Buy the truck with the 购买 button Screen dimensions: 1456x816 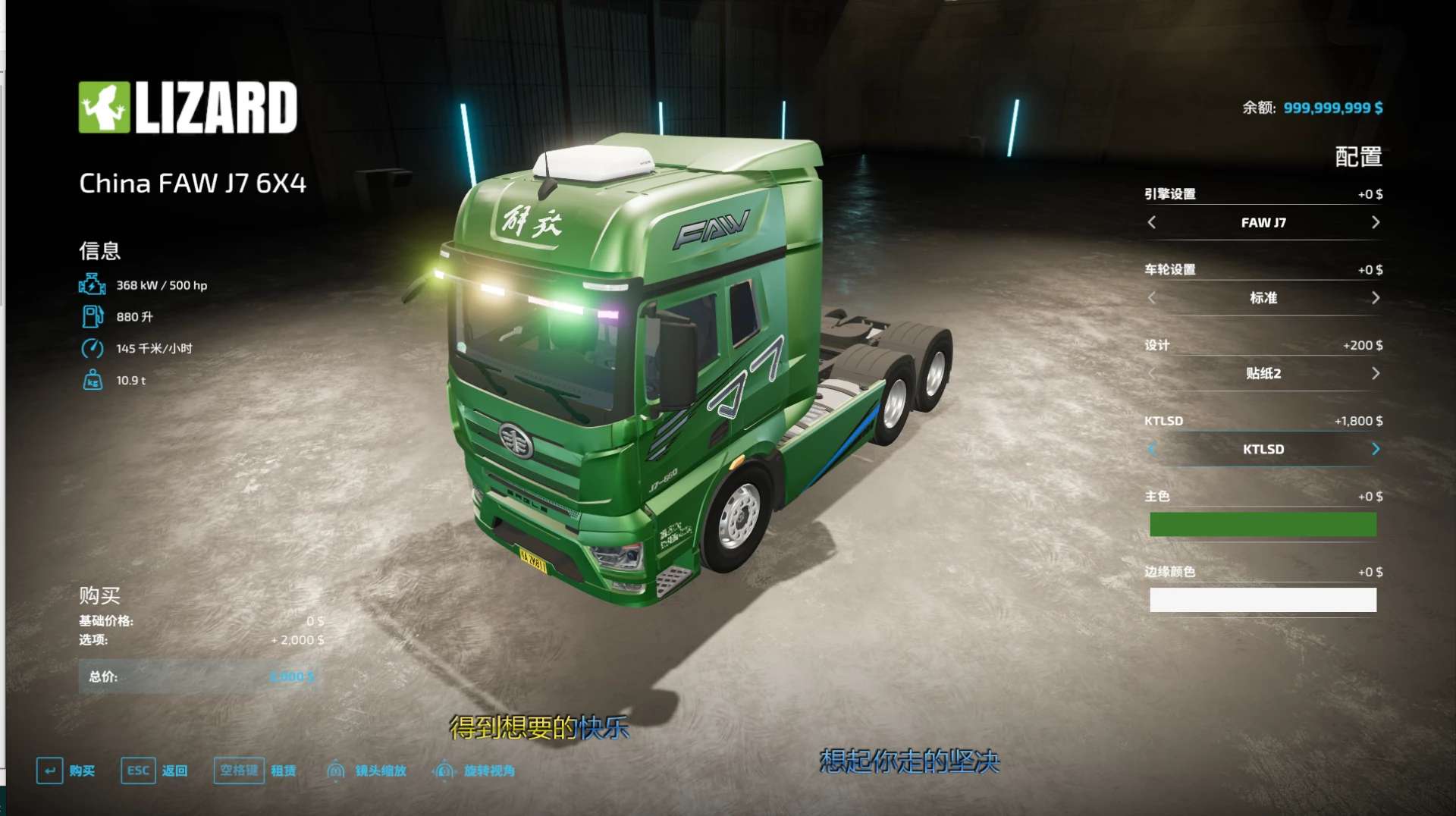[x=66, y=770]
